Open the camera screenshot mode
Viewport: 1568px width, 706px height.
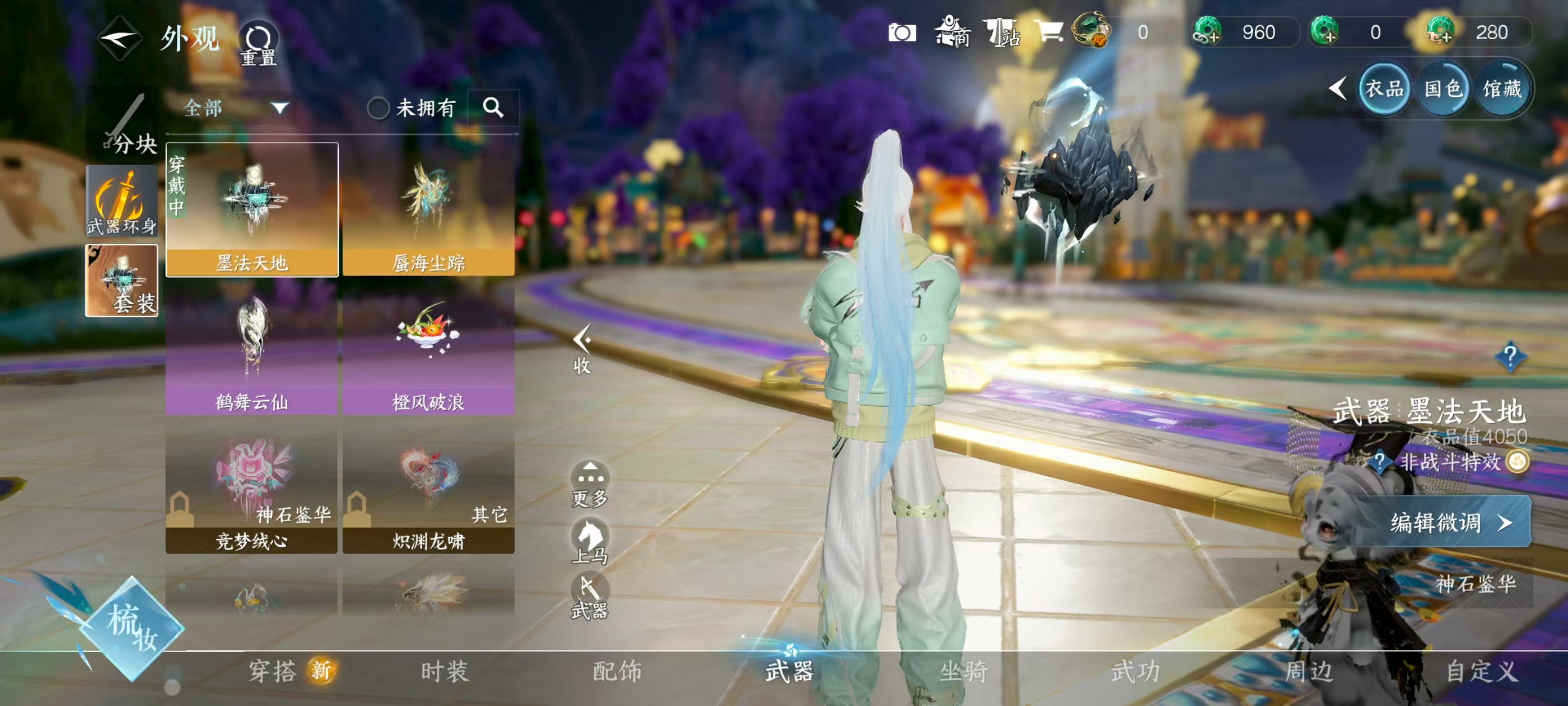[x=902, y=32]
